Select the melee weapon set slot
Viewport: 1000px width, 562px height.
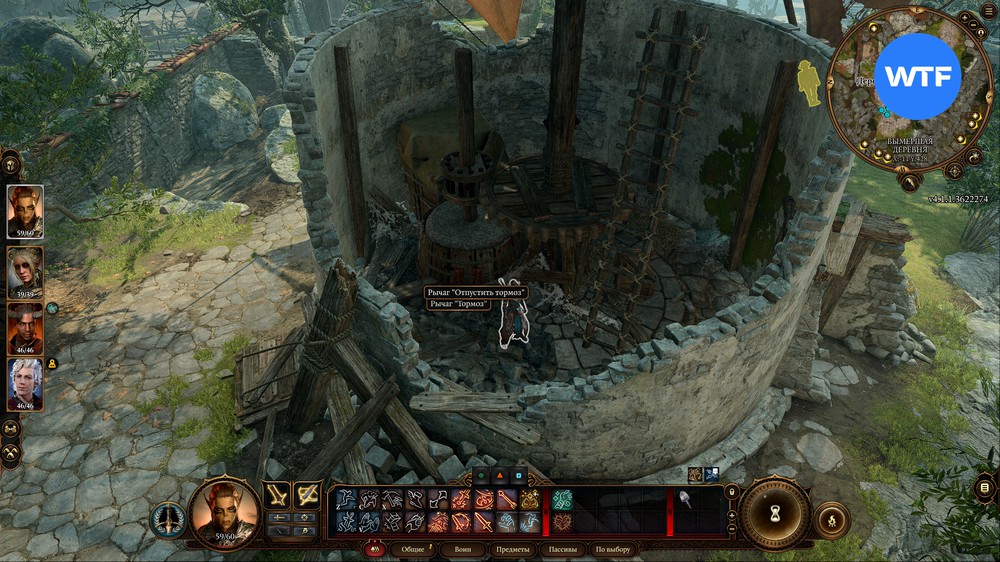coord(277,494)
